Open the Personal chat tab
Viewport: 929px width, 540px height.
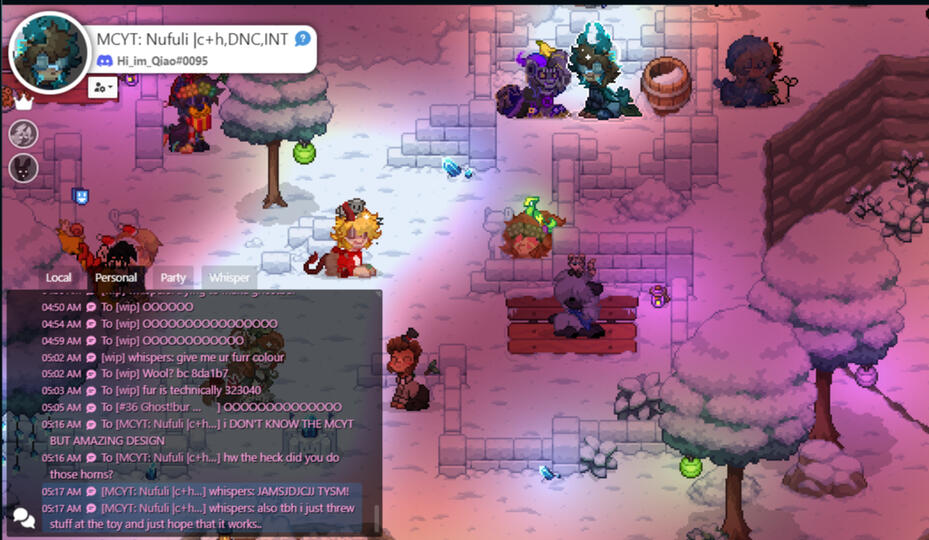(116, 278)
